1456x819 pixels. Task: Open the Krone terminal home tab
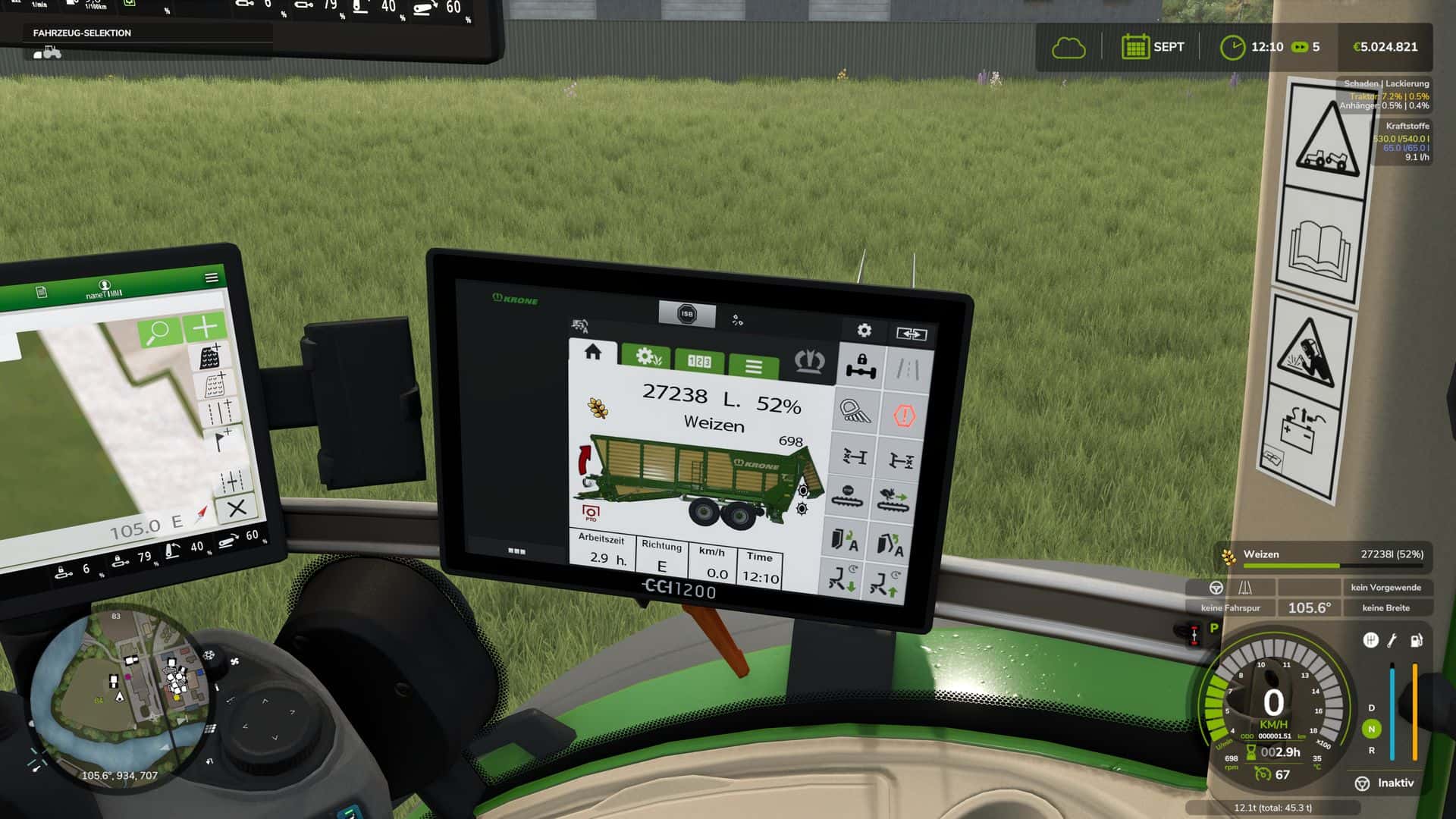coord(593,352)
